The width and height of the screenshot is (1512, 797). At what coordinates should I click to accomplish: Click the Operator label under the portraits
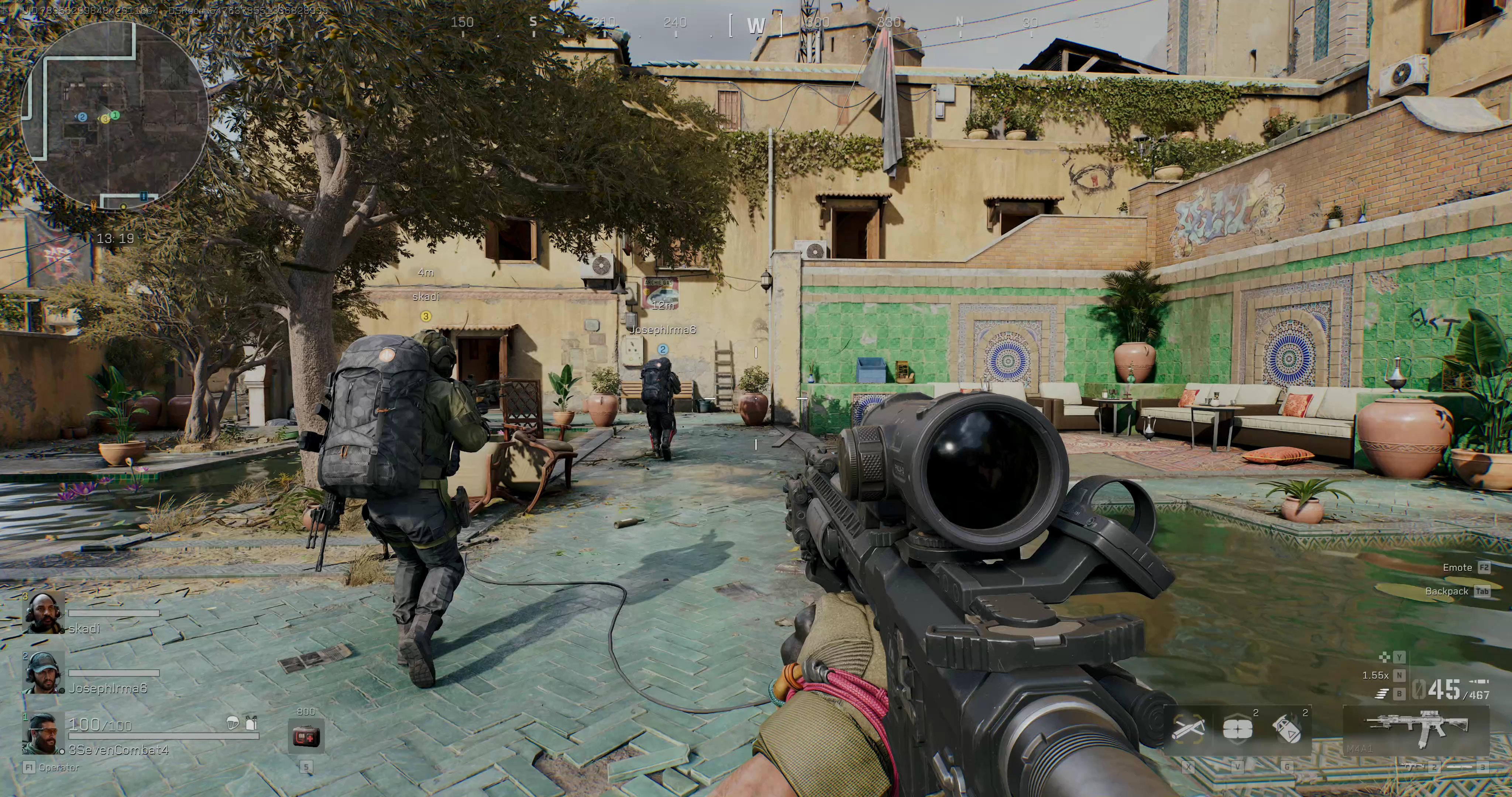coord(58,767)
